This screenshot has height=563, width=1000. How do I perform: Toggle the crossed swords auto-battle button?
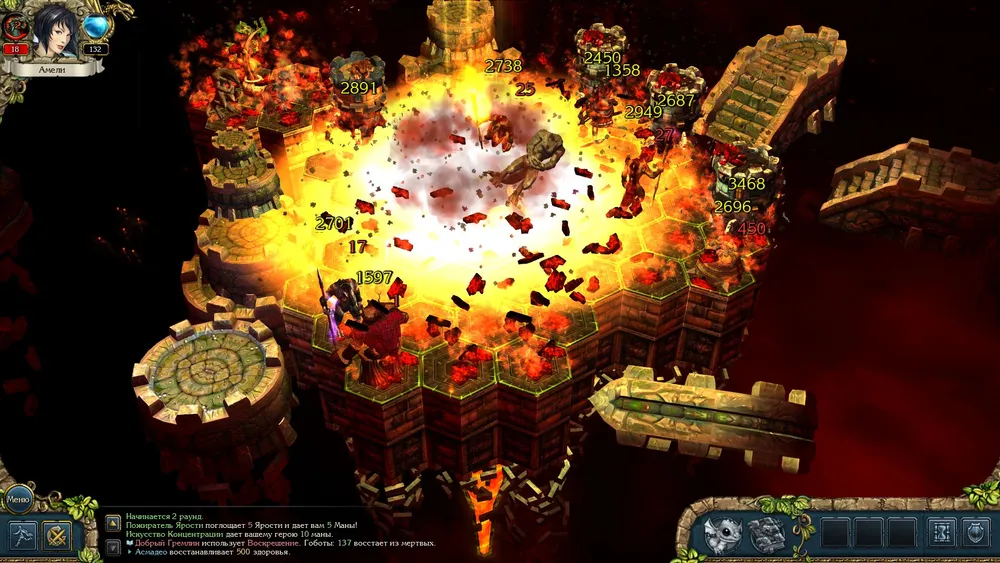tap(59, 535)
